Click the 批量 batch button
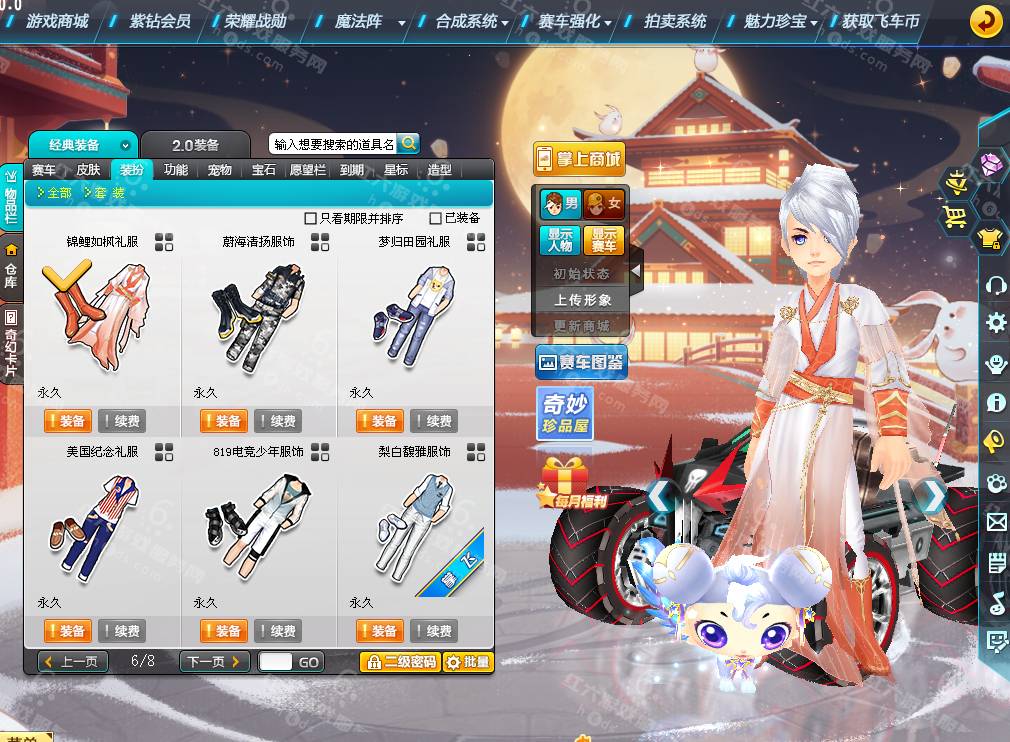 [468, 662]
